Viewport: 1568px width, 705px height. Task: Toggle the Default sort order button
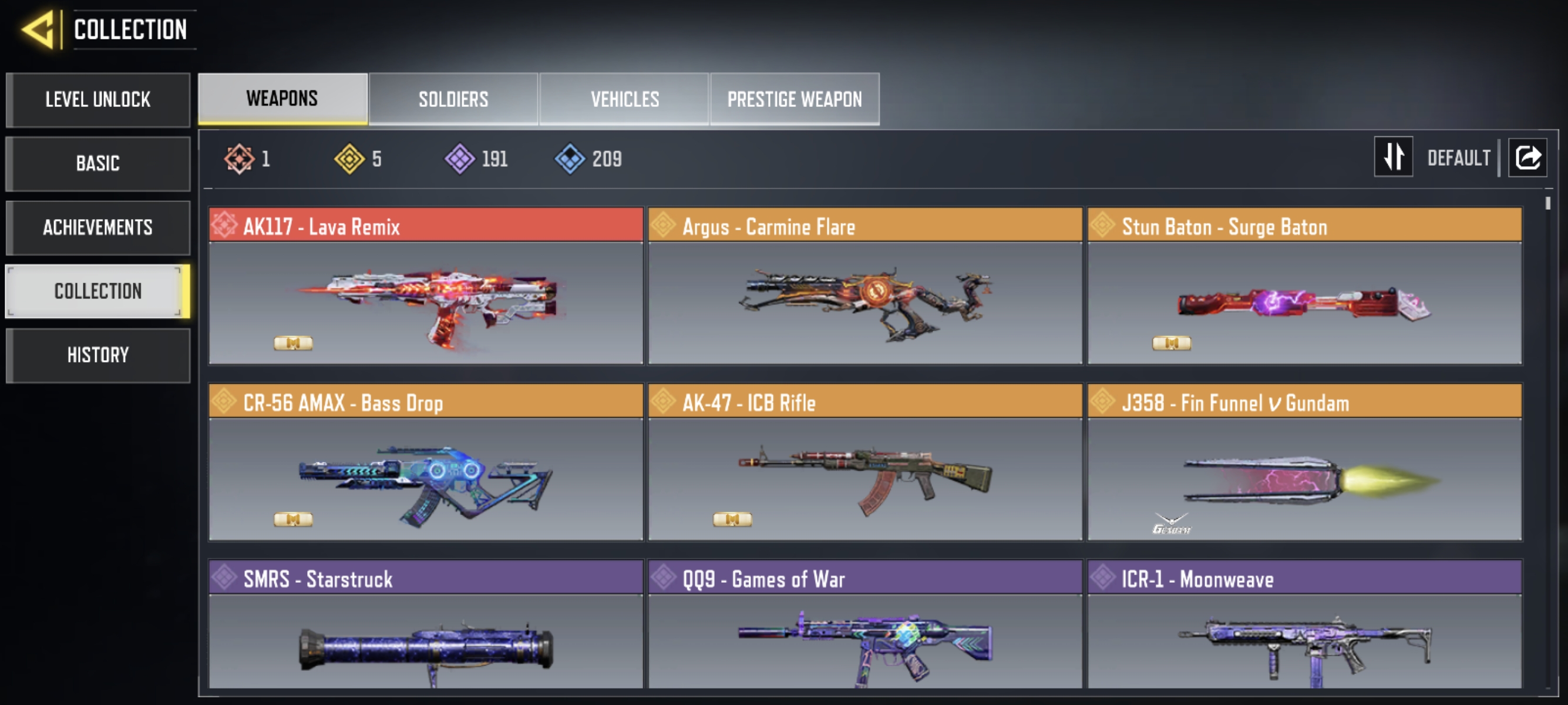click(1394, 157)
